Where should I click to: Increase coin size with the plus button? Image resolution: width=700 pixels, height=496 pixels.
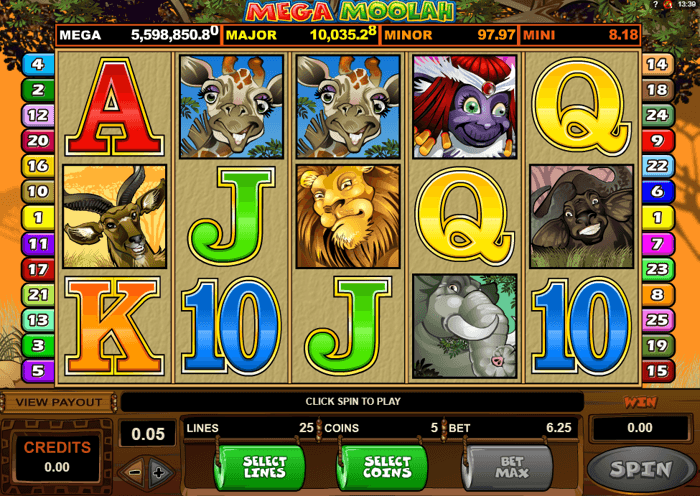159,471
